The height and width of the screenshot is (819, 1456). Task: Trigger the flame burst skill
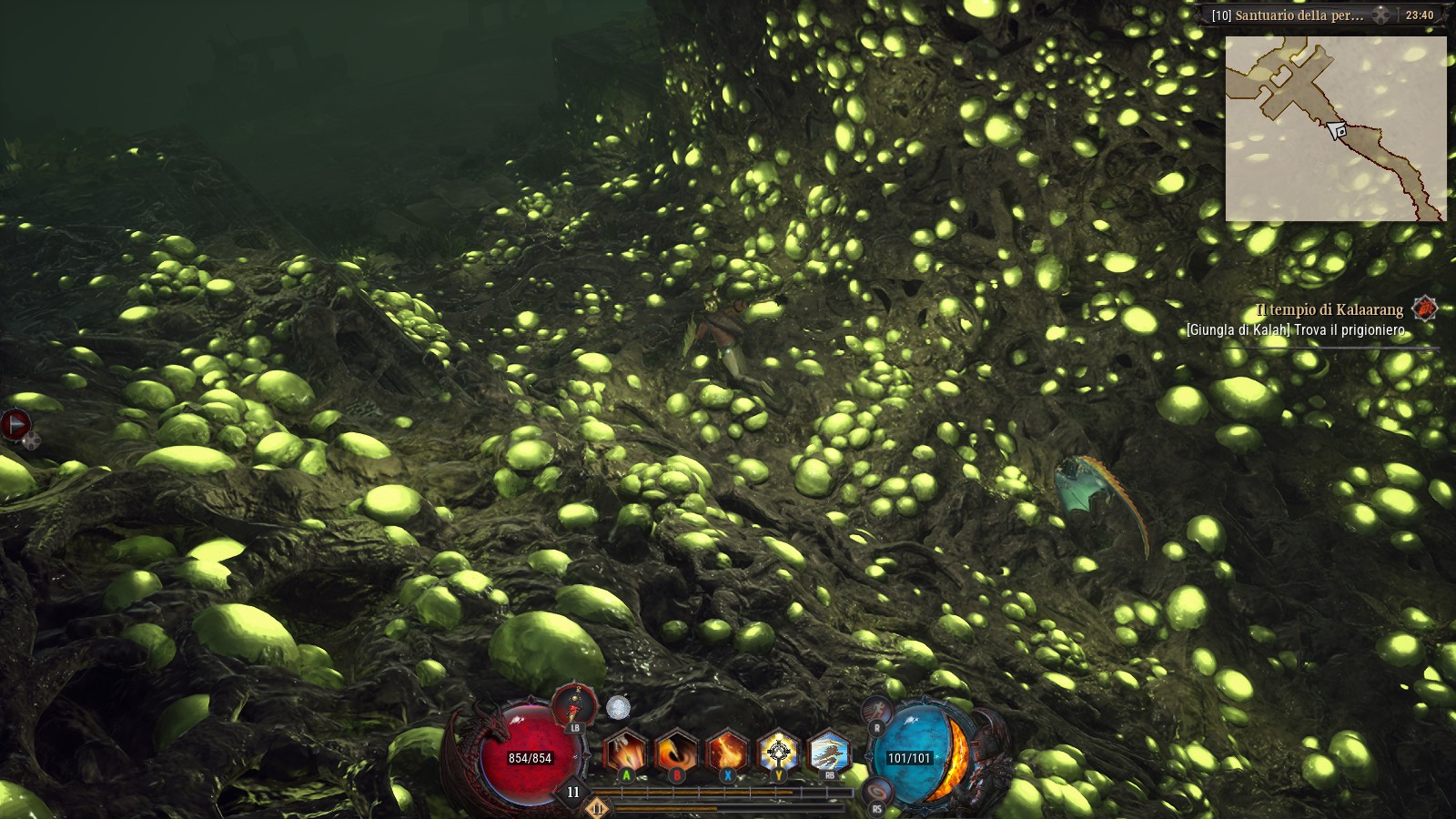click(727, 753)
